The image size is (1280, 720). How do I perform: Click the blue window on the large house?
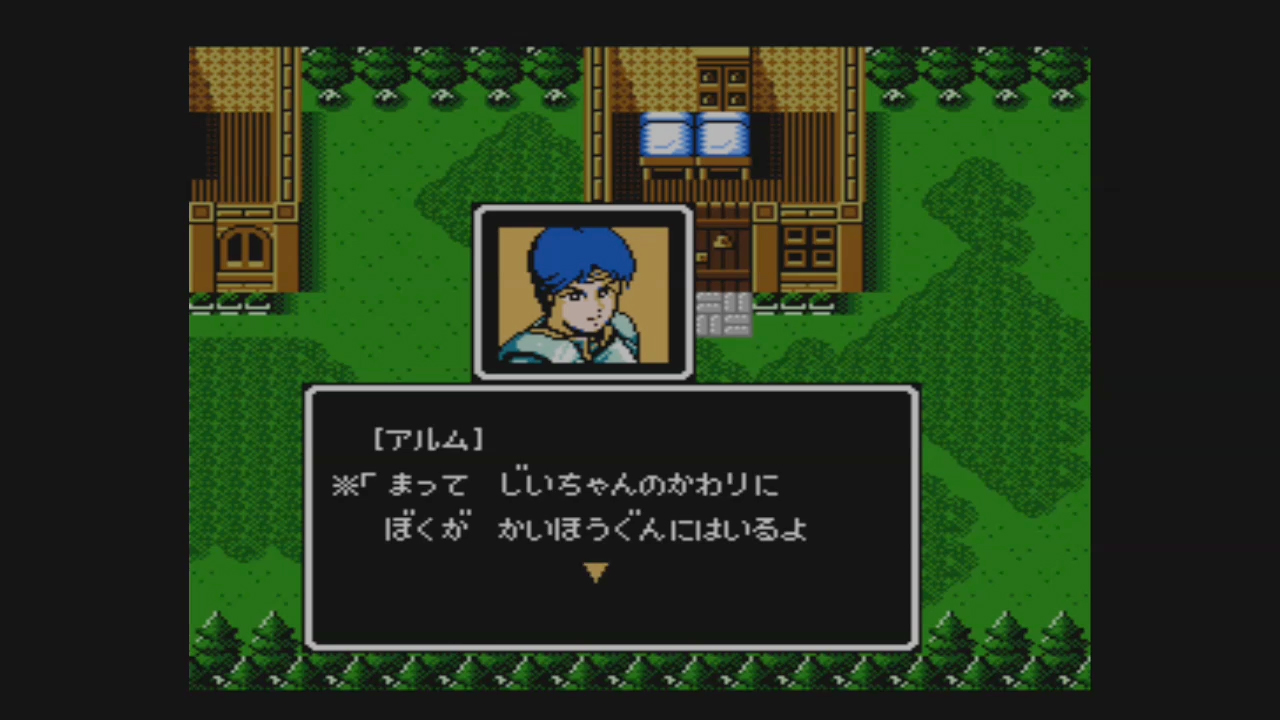[x=666, y=136]
